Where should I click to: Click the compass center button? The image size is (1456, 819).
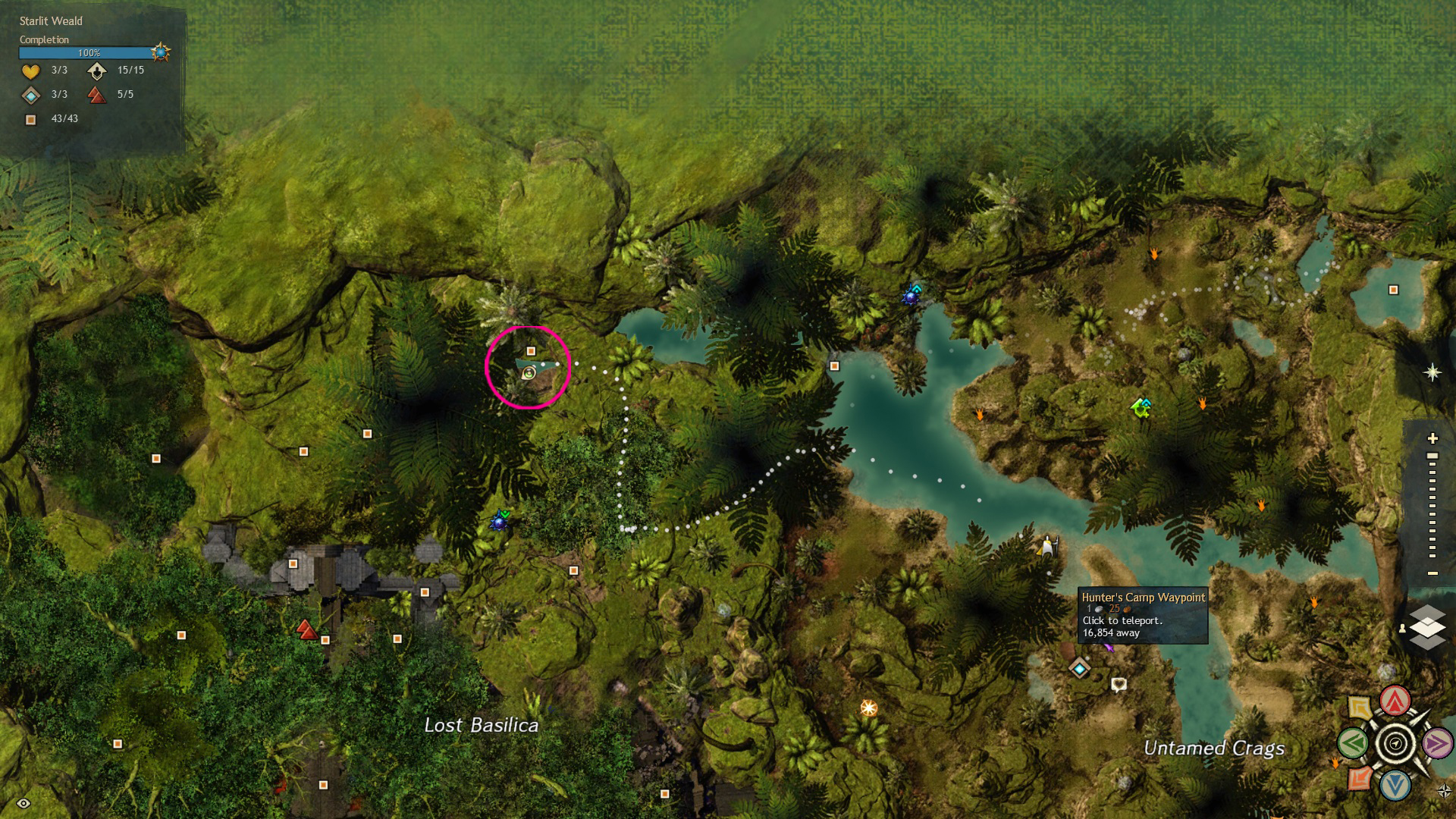(x=1395, y=743)
